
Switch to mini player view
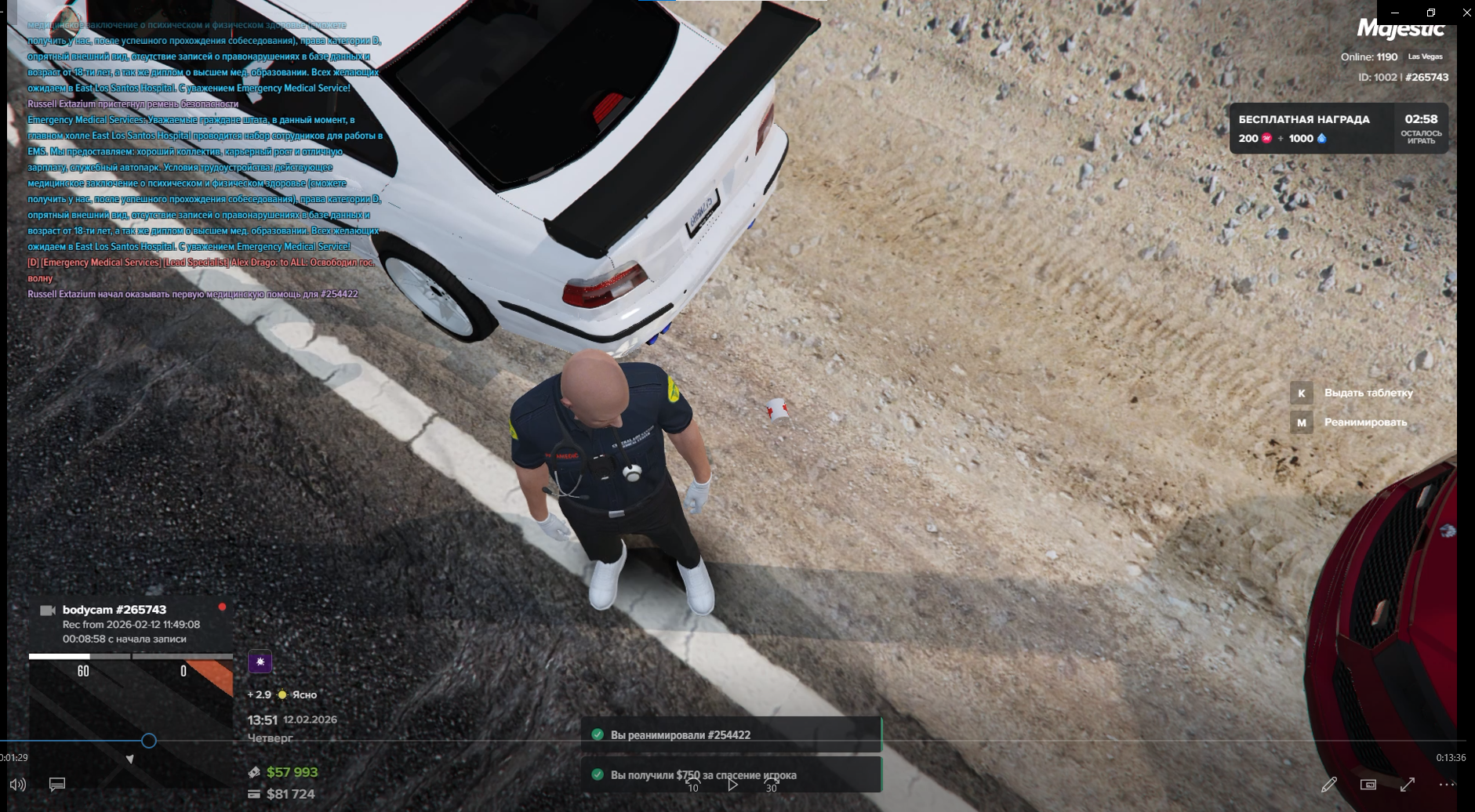(x=1368, y=785)
